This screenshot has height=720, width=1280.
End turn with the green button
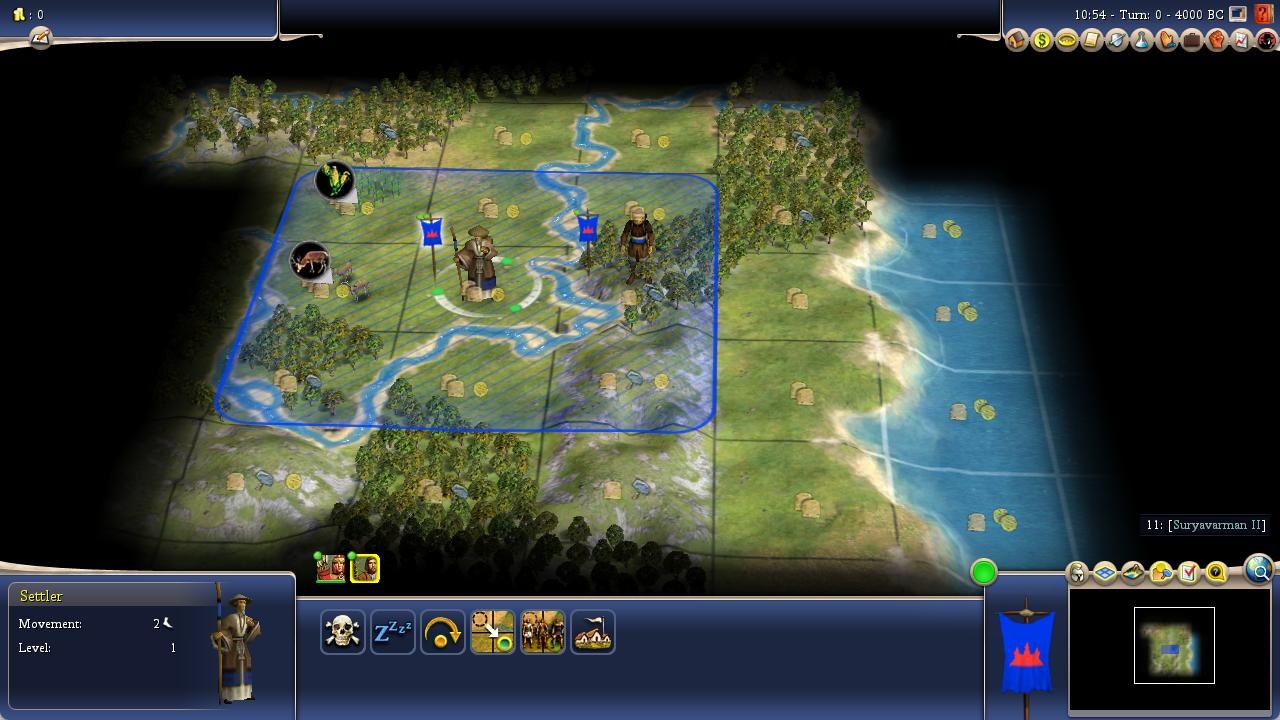pos(984,572)
